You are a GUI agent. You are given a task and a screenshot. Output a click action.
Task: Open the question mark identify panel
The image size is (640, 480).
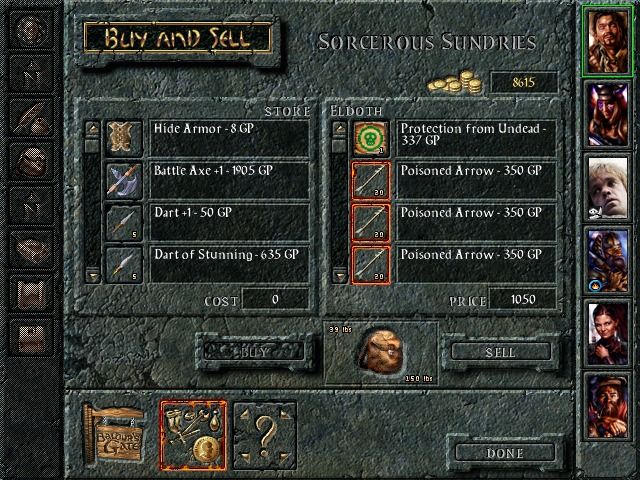click(266, 435)
